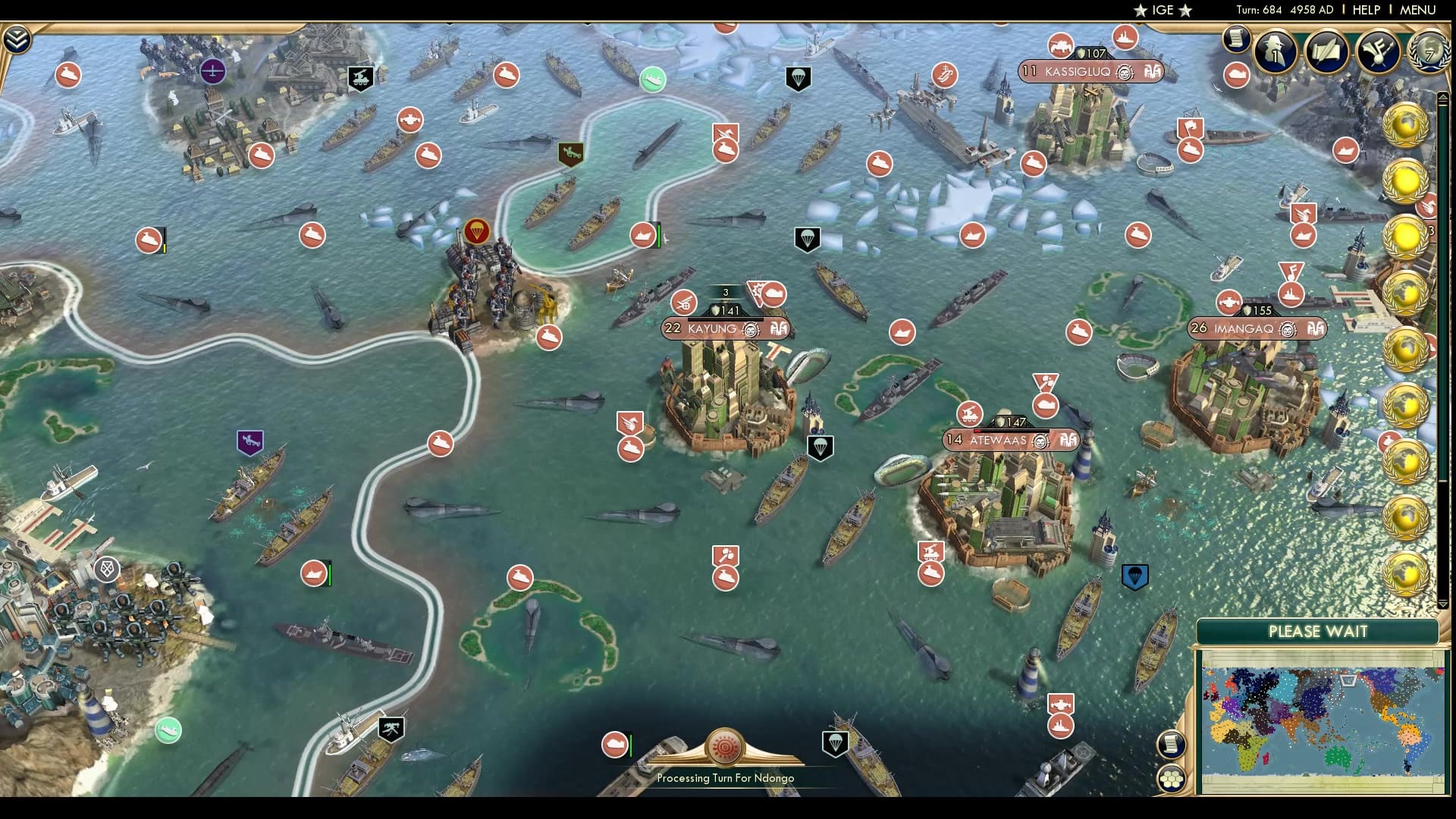Viewport: 1456px width, 819px height.
Task: Expand the arrow under the World Congress button
Action: [1444, 97]
